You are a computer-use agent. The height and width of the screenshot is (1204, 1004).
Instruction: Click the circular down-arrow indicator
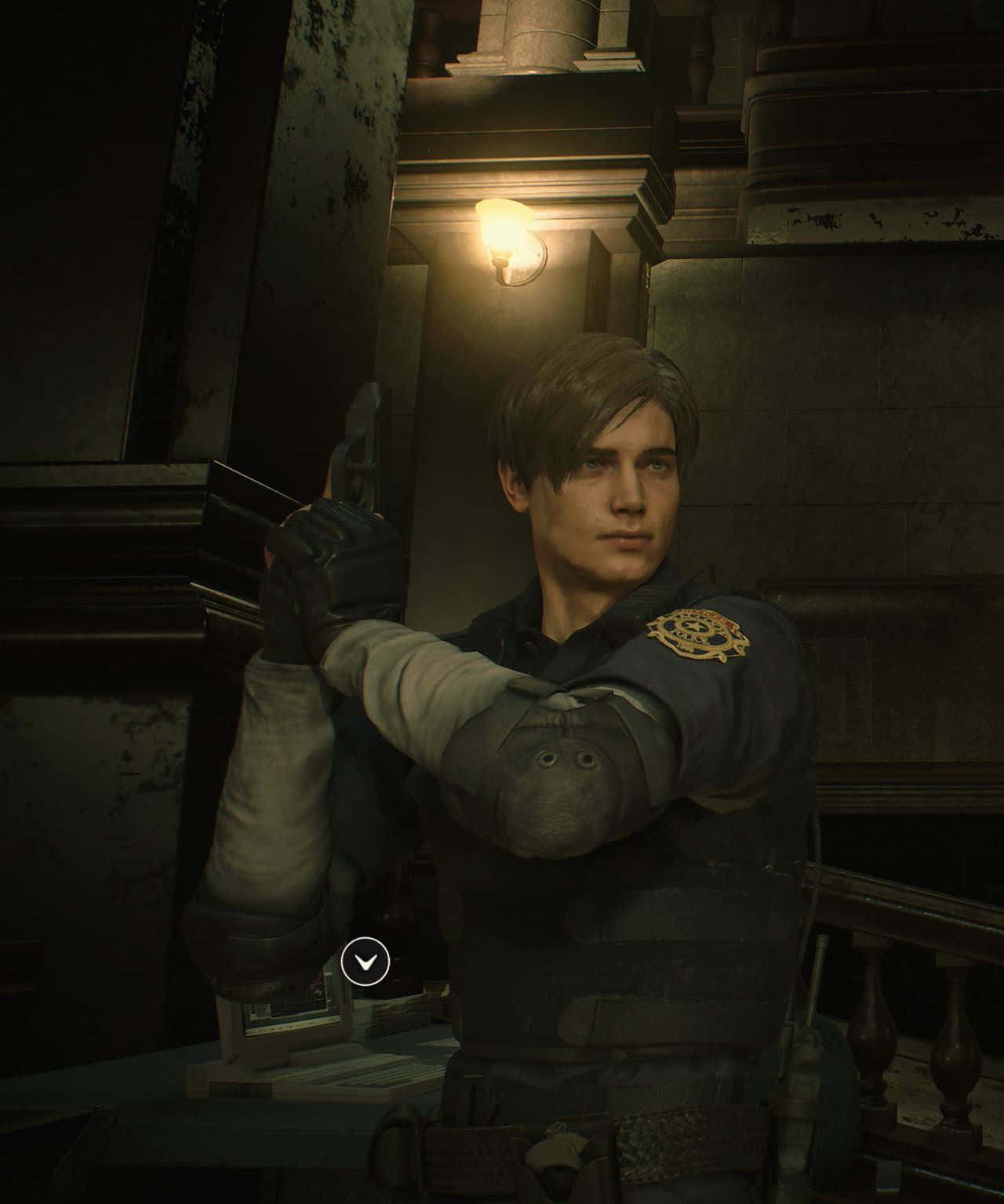pos(366,961)
